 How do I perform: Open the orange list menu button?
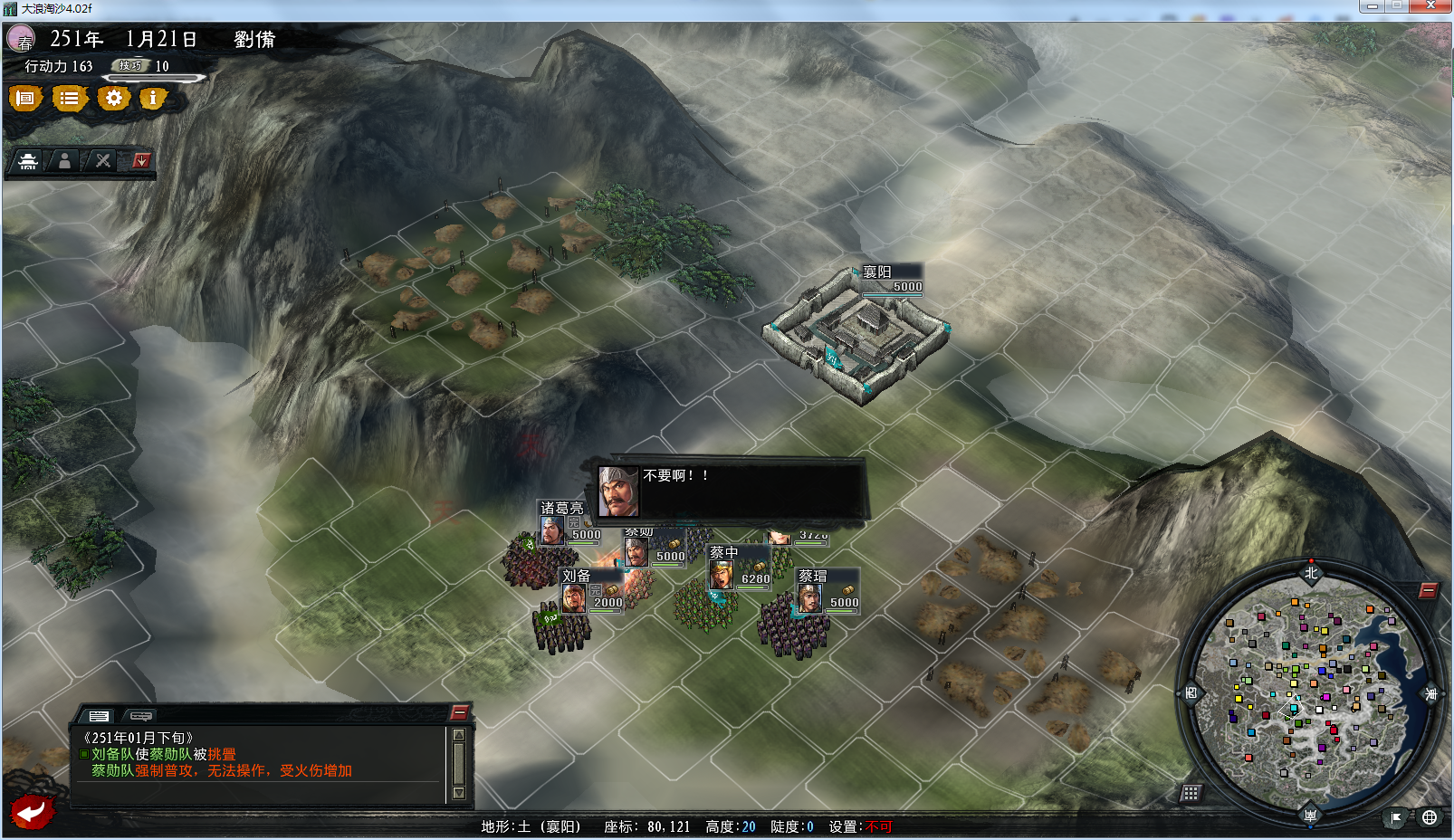coord(69,98)
